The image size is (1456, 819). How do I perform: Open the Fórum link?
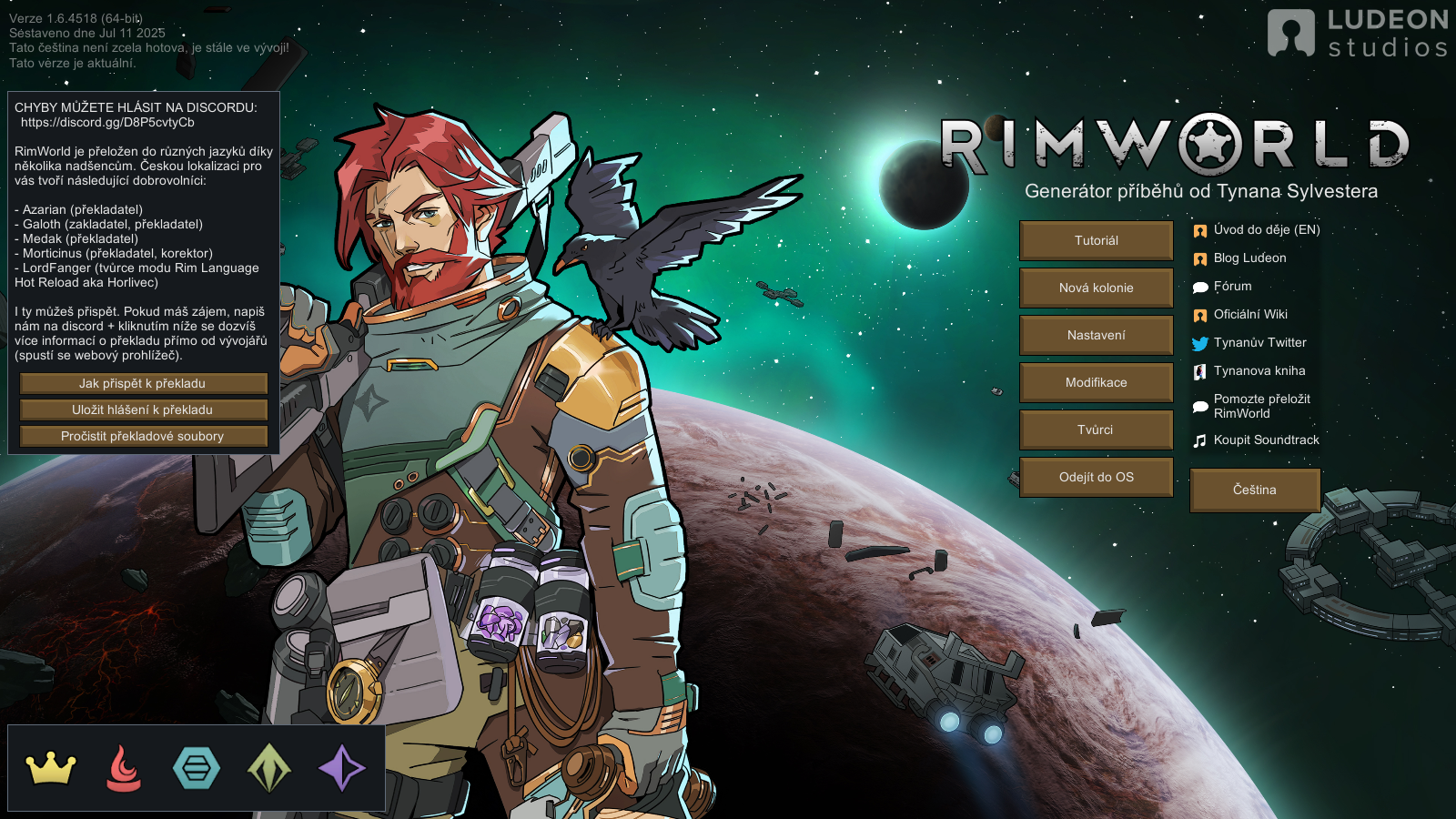click(x=1232, y=287)
